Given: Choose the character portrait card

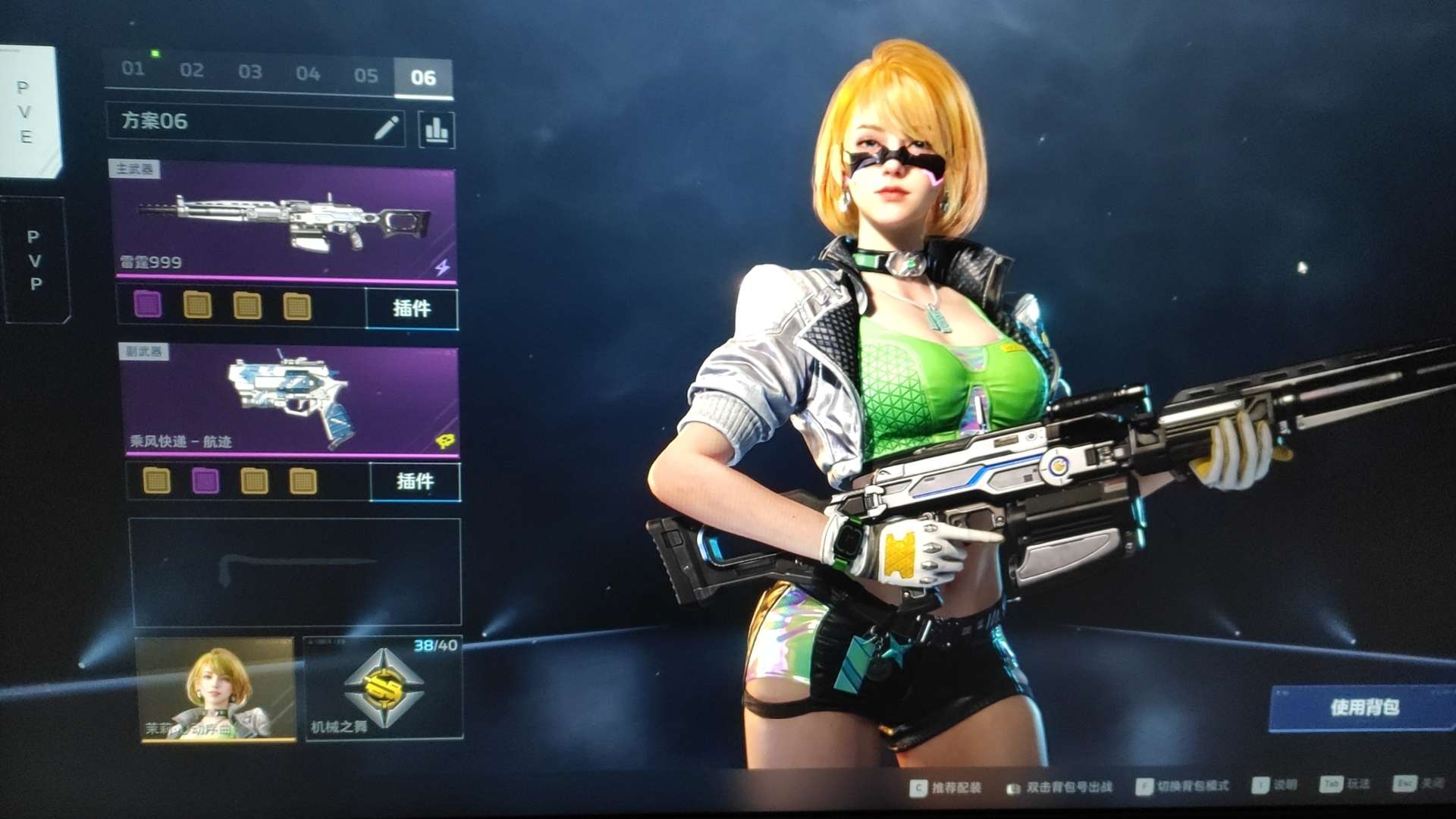Looking at the screenshot, I should pyautogui.click(x=216, y=689).
